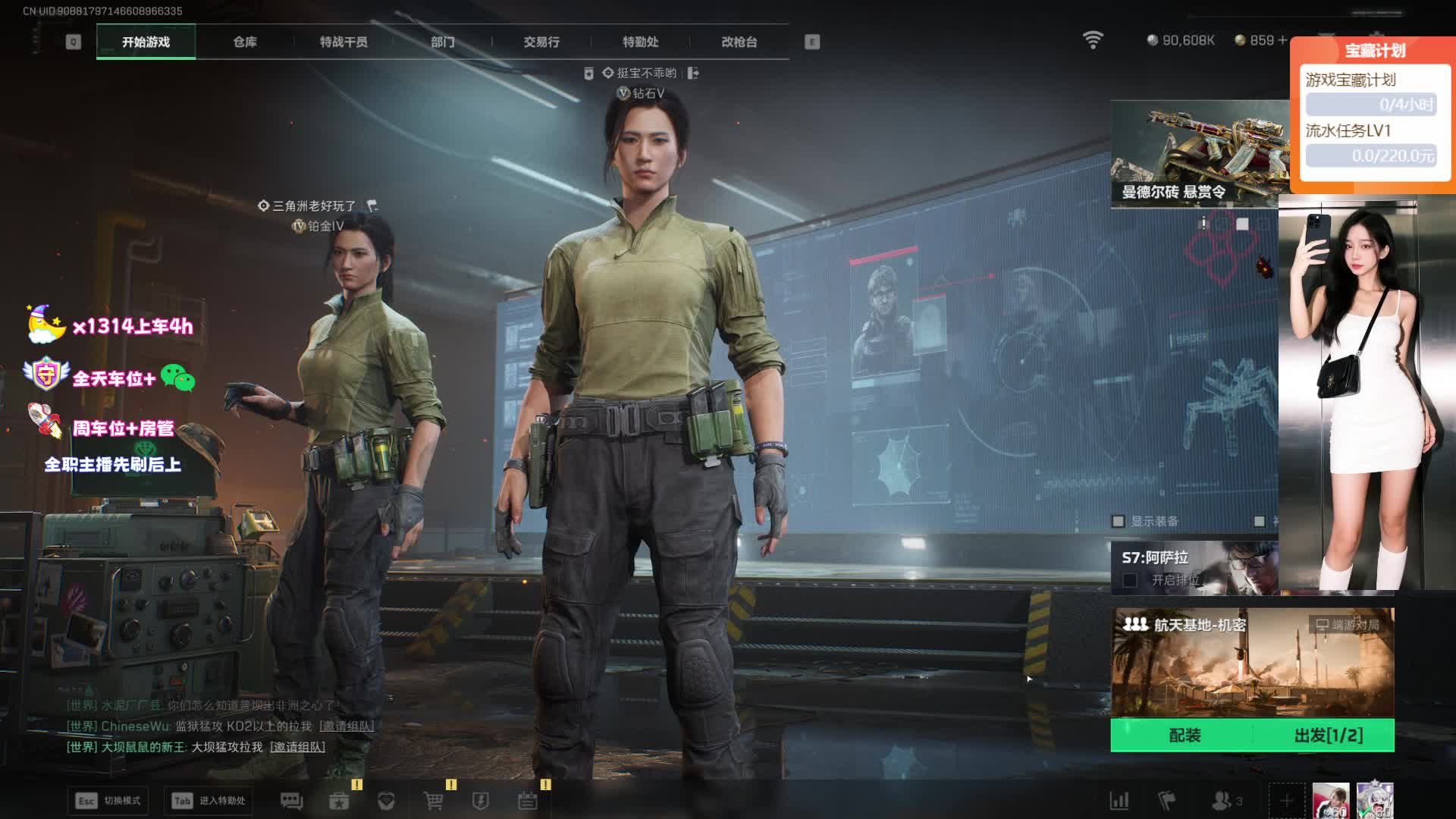The image size is (1456, 819).
Task: Switch to the 改枪台 gunsmith tab
Action: coord(739,42)
